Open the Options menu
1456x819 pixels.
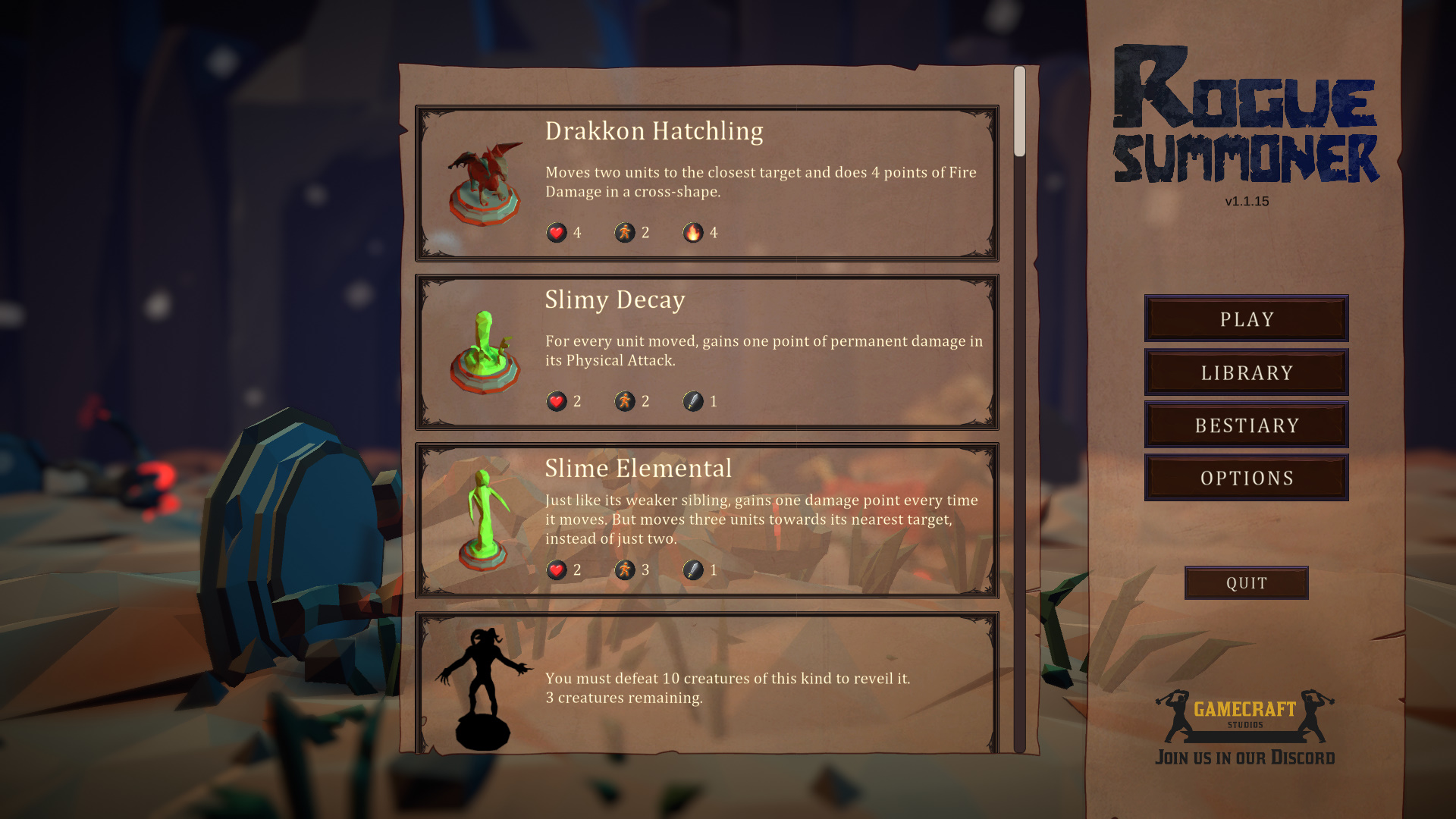(1245, 478)
